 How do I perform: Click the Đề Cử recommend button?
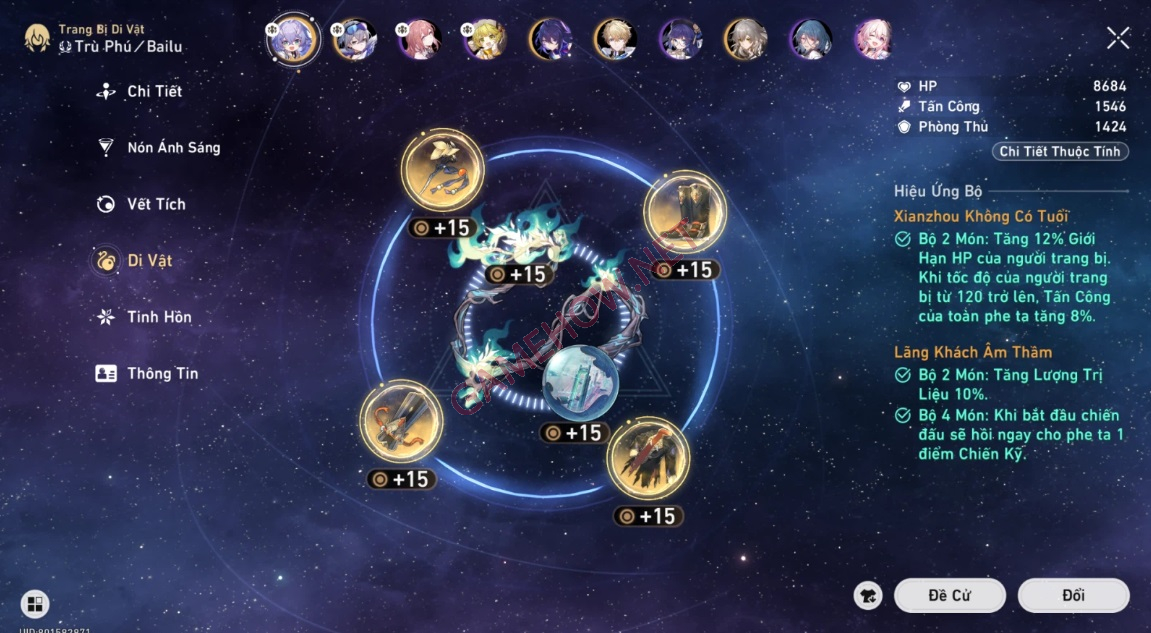[949, 595]
